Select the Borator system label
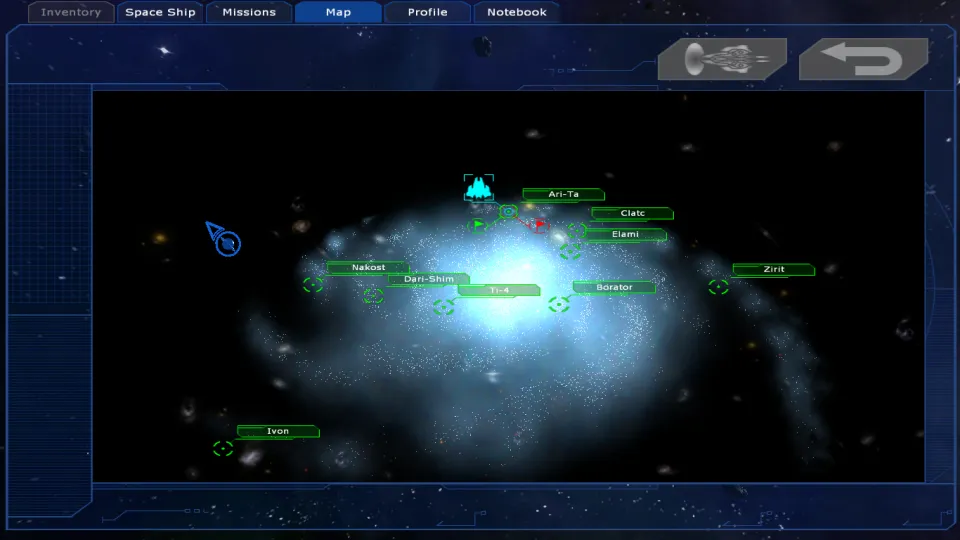This screenshot has height=540, width=960. pyautogui.click(x=614, y=287)
